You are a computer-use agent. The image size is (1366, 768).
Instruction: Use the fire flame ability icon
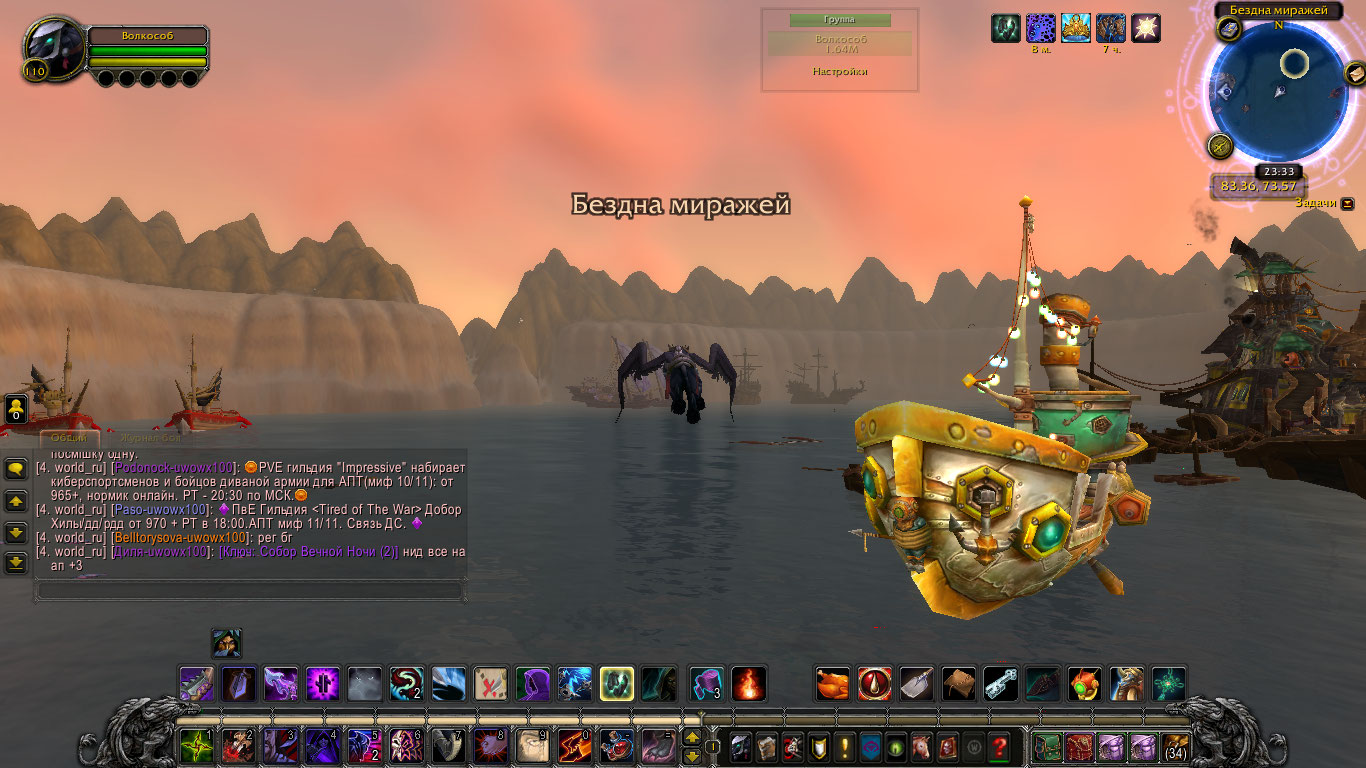pyautogui.click(x=748, y=684)
